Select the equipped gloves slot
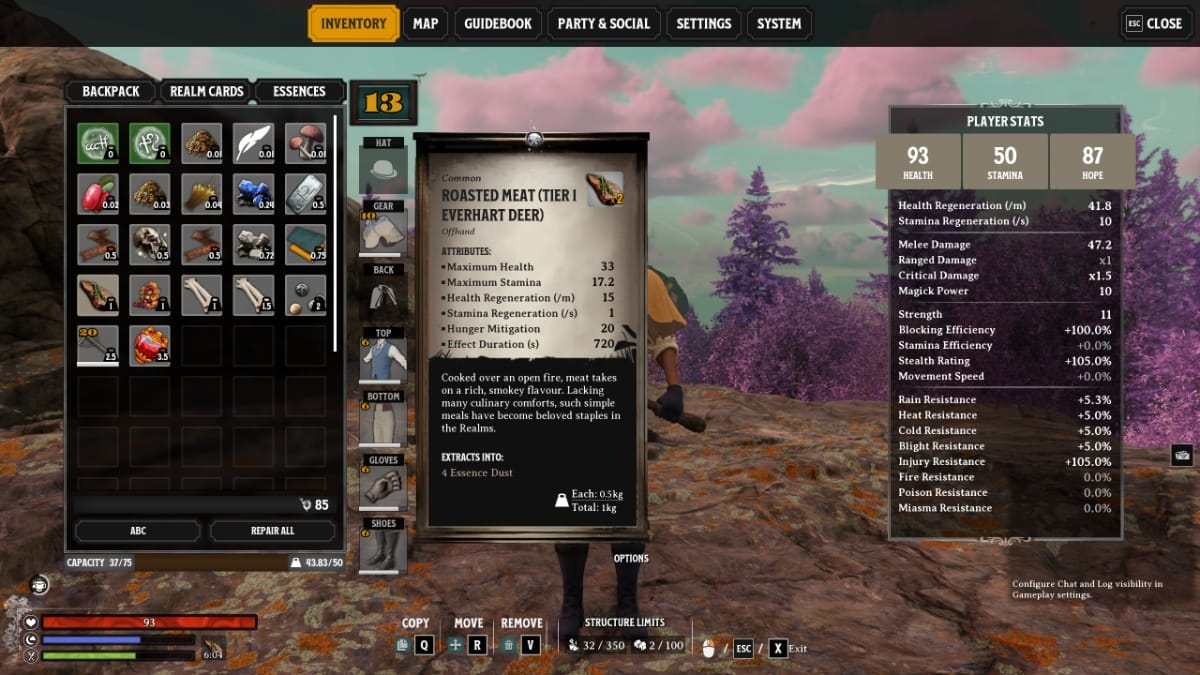The width and height of the screenshot is (1200, 675). click(383, 487)
